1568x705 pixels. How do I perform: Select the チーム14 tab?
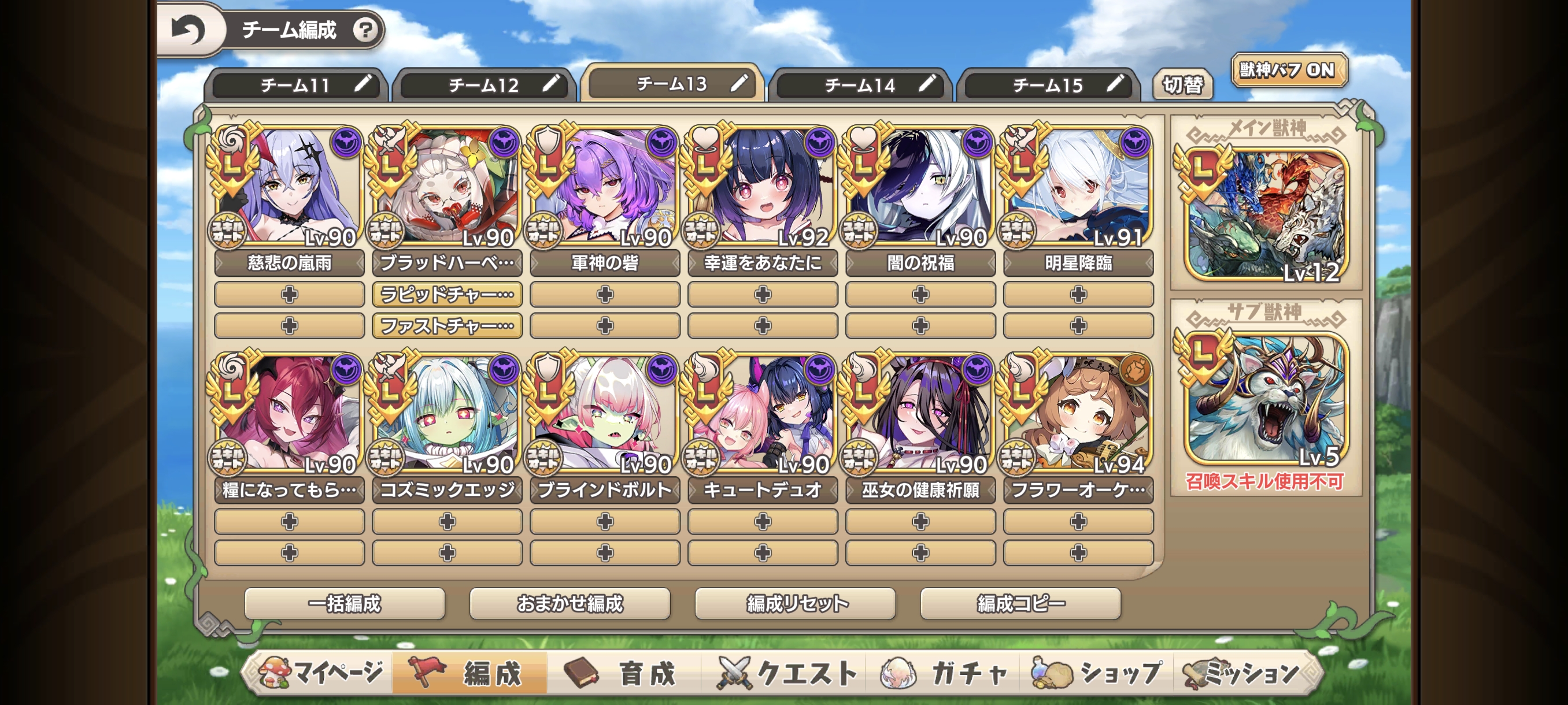[x=860, y=85]
